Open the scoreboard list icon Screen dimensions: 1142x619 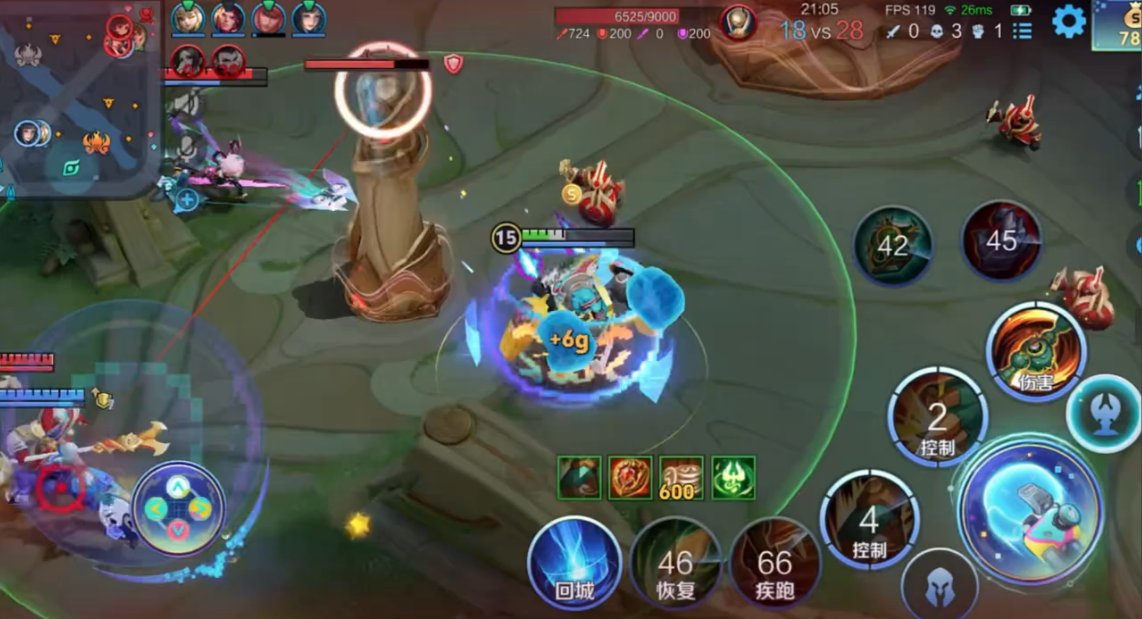[x=1022, y=31]
